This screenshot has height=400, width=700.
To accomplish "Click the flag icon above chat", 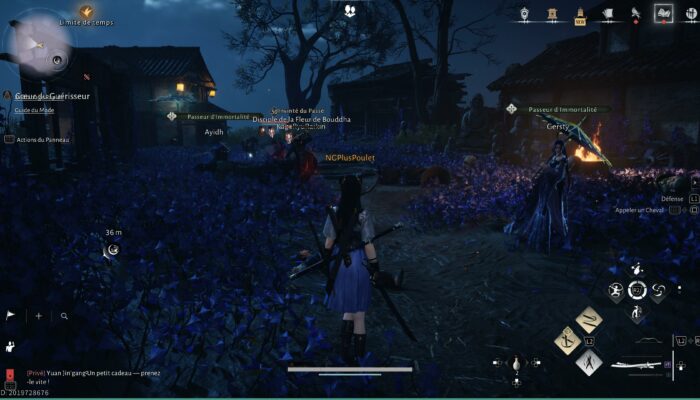I will click(10, 315).
